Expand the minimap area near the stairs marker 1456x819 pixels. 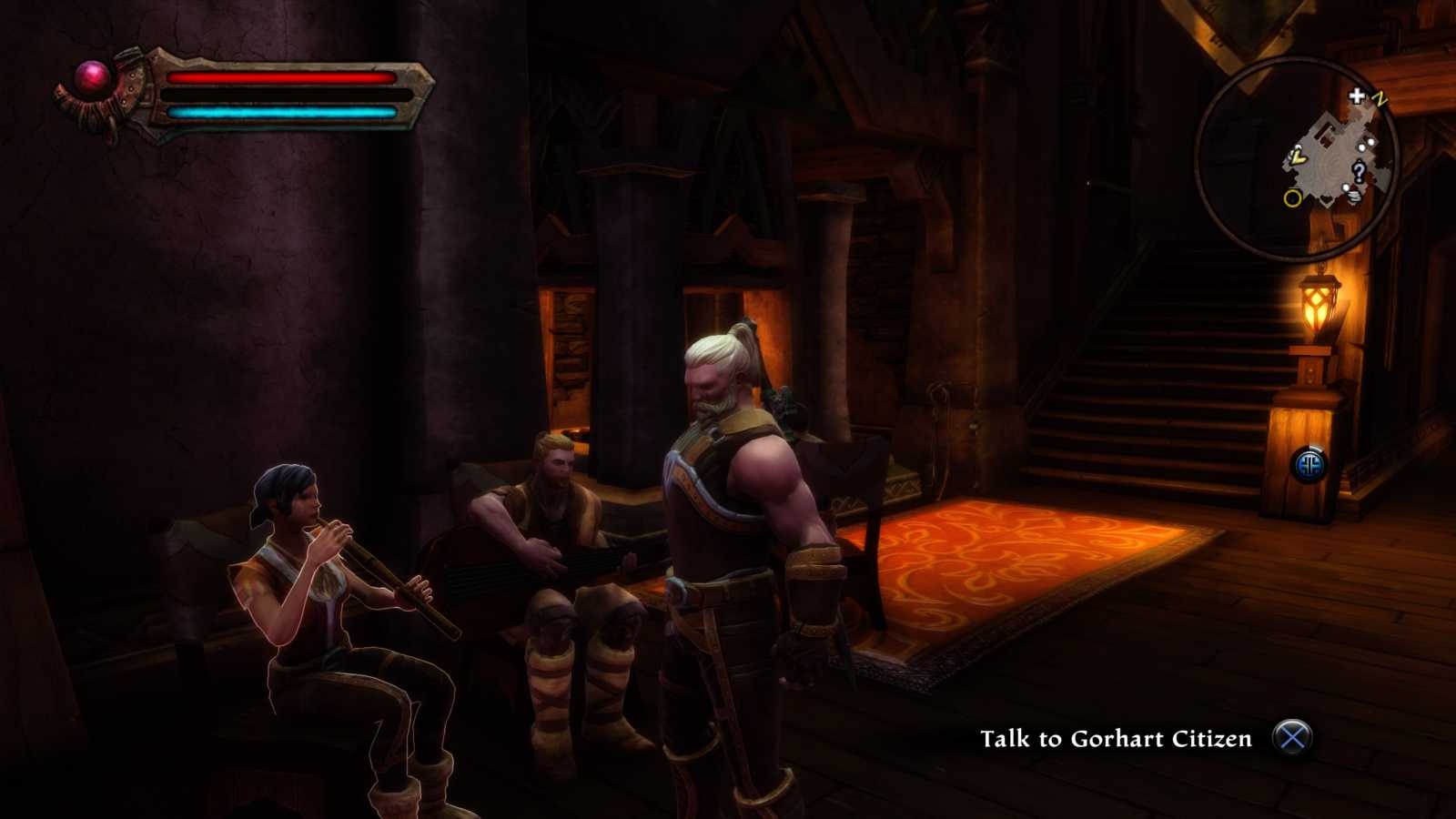click(x=1357, y=96)
